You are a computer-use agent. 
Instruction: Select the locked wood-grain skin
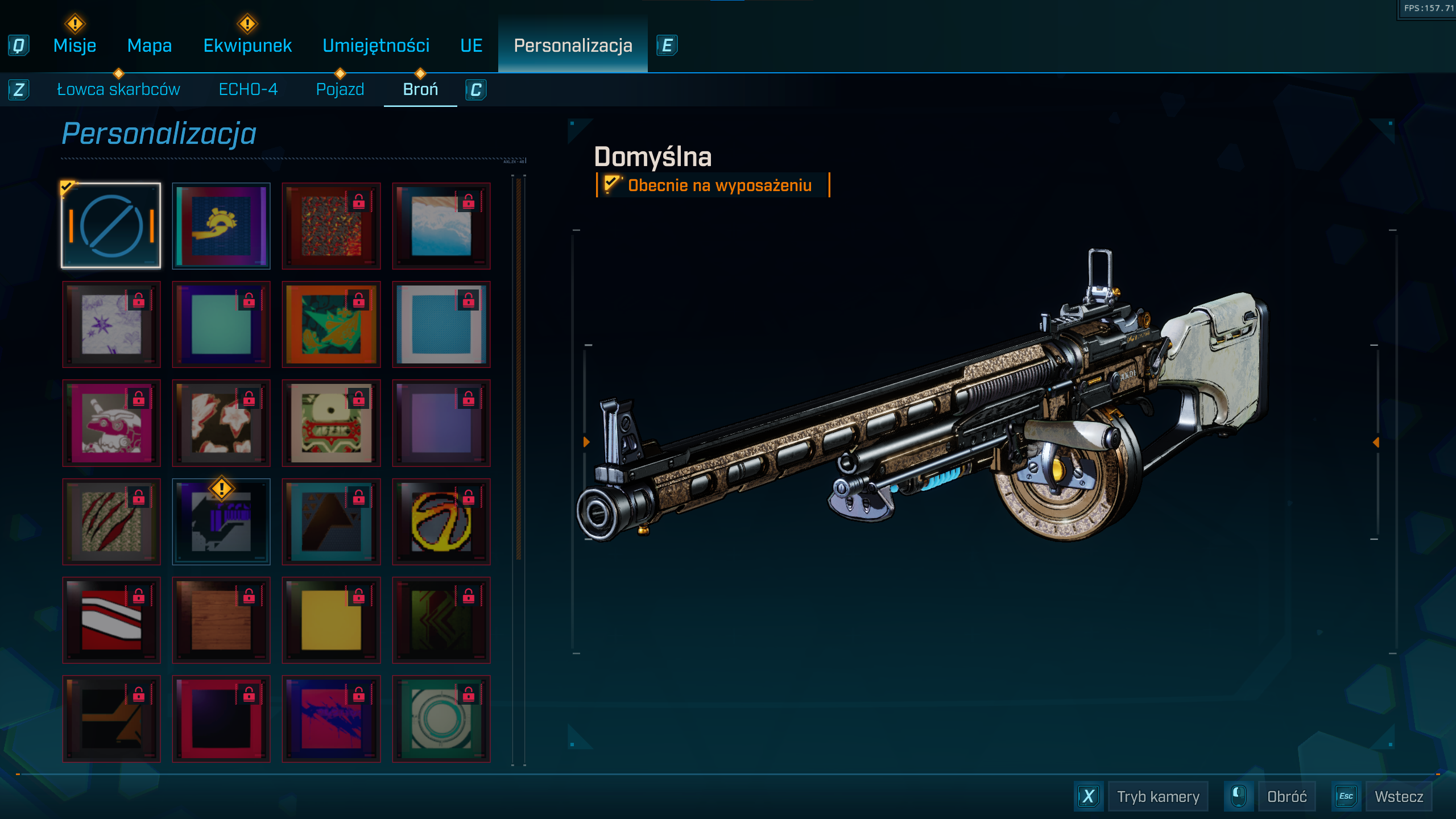[x=221, y=620]
